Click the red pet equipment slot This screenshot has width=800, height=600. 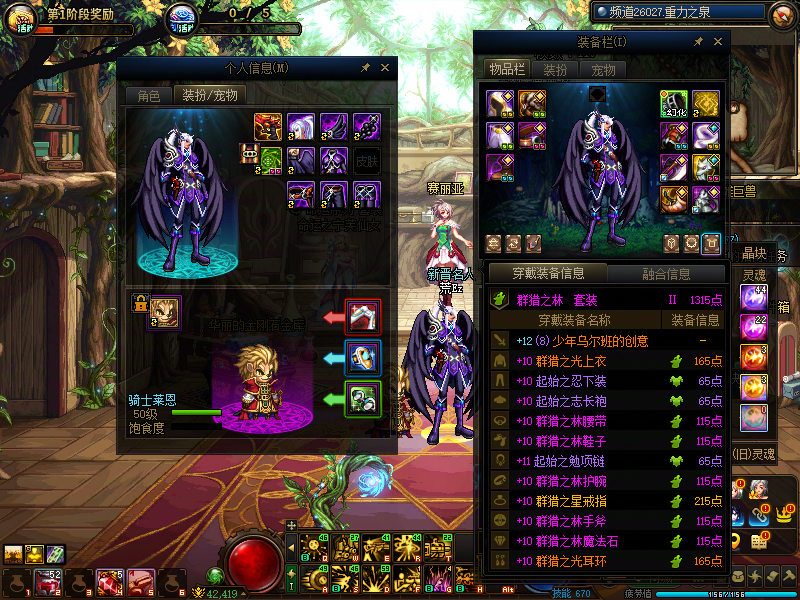point(361,317)
